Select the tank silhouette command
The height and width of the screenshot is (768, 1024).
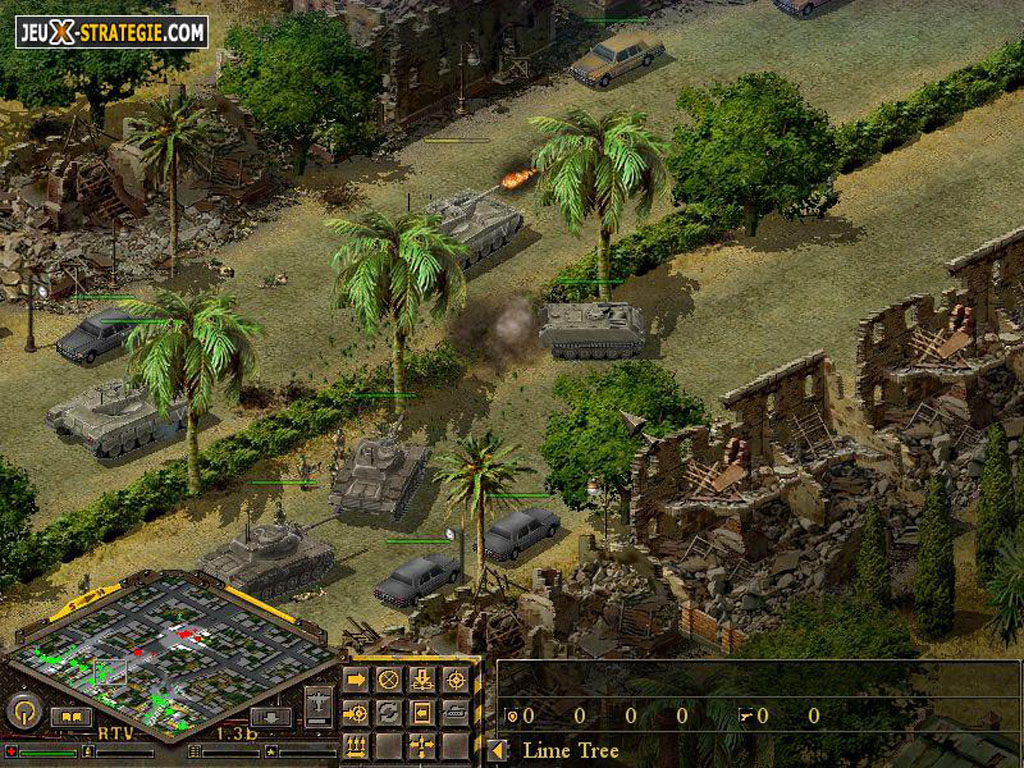[x=455, y=713]
